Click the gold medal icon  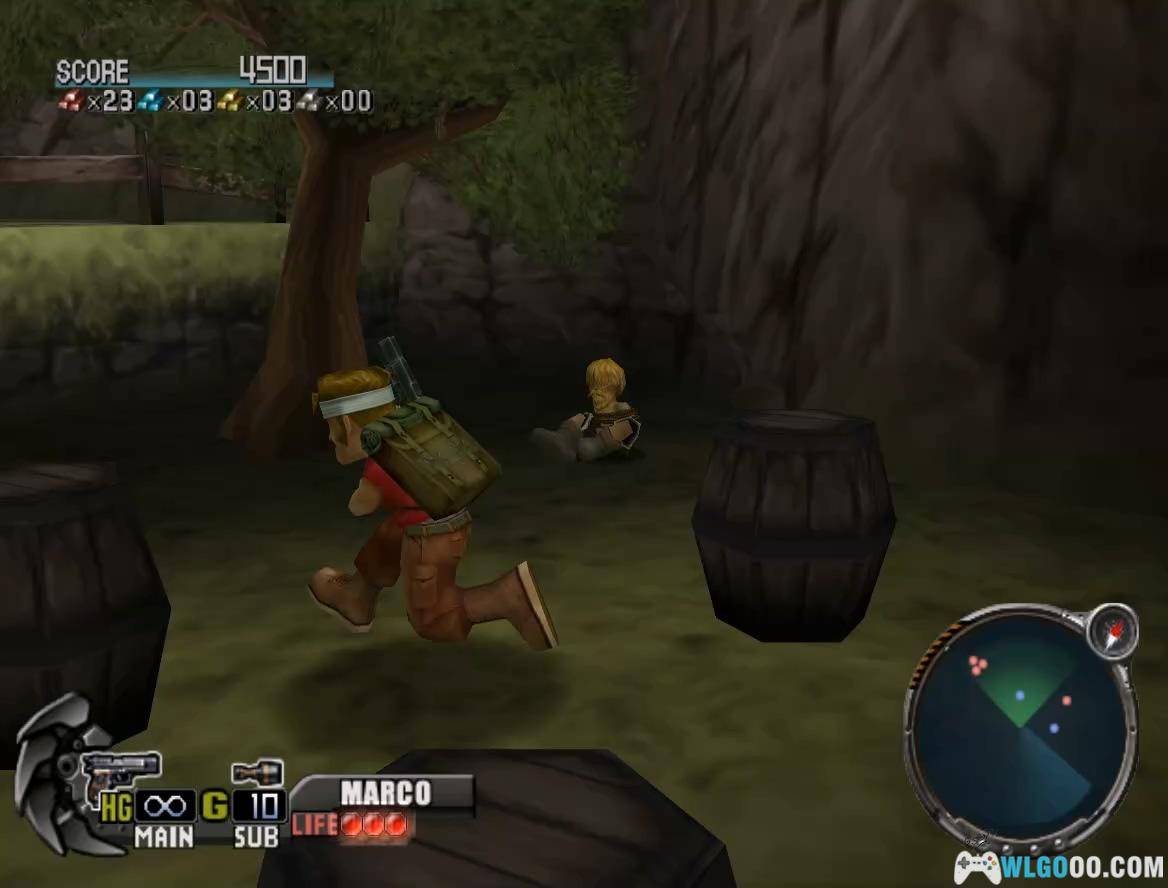point(230,100)
